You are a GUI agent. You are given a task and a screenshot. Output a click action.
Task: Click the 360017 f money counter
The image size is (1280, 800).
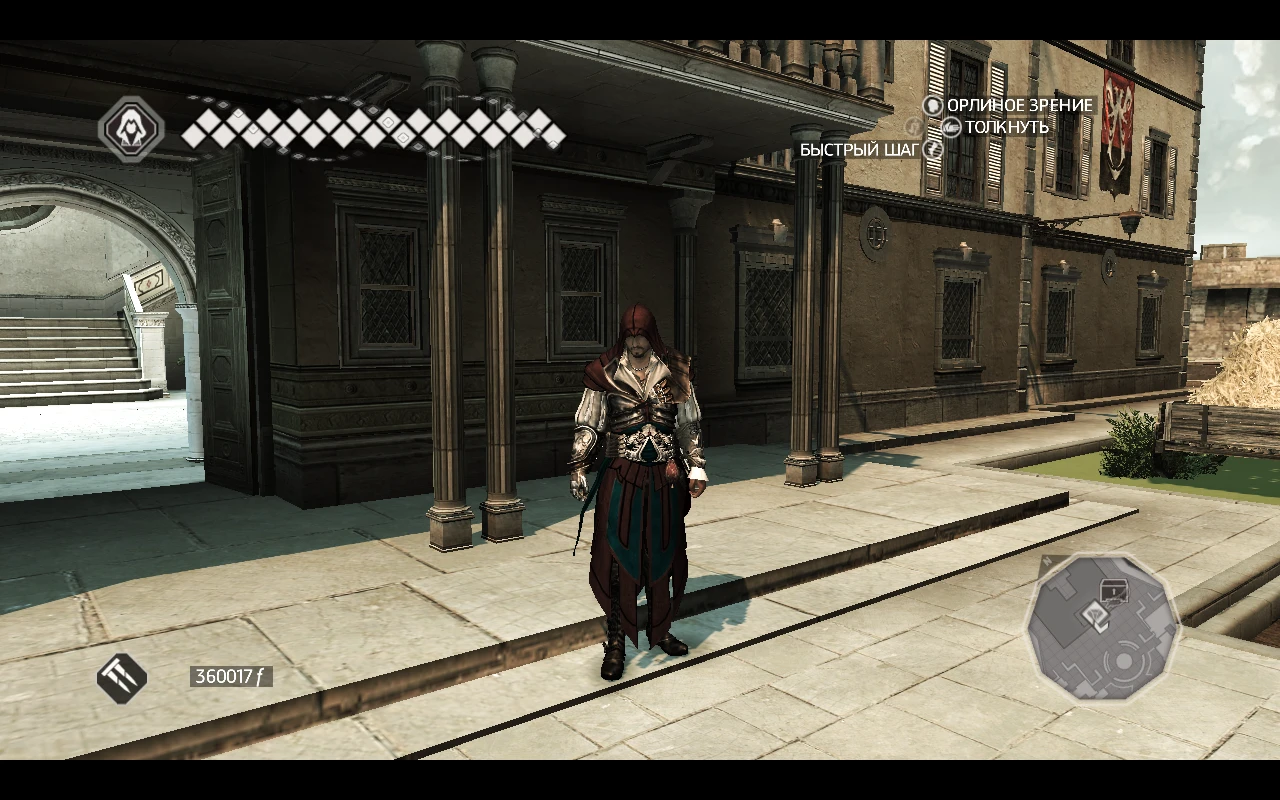point(231,674)
